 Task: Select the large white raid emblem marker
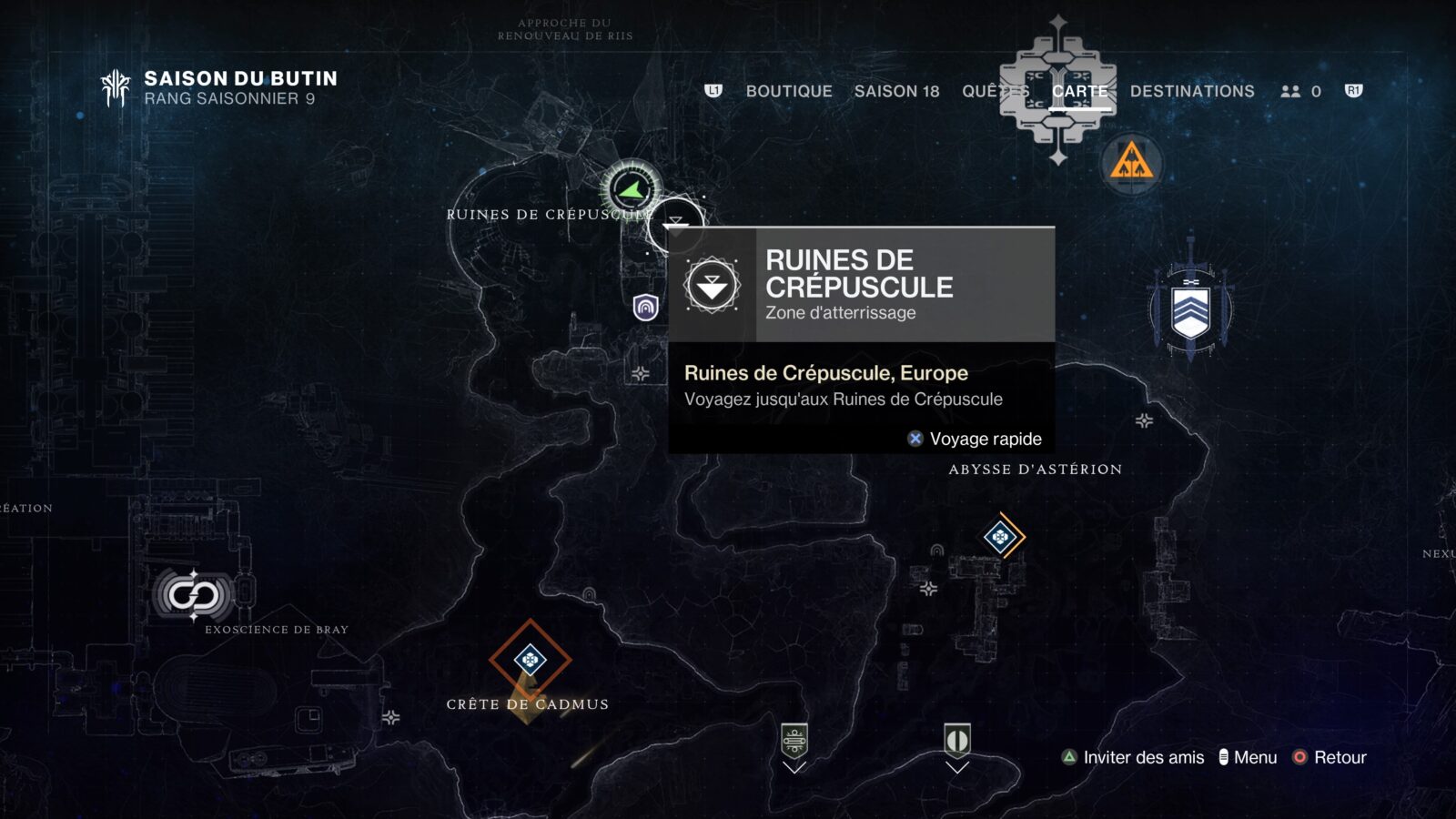(x=1057, y=91)
